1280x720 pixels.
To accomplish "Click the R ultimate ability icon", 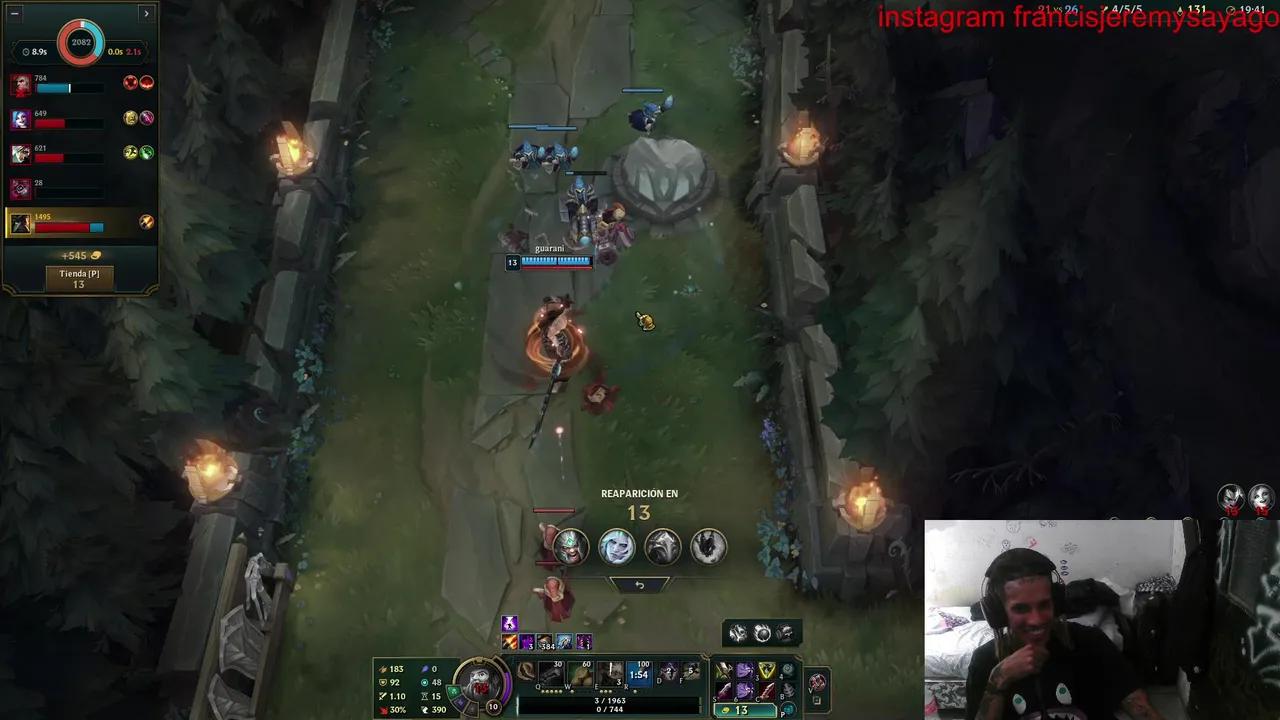I will (x=638, y=671).
